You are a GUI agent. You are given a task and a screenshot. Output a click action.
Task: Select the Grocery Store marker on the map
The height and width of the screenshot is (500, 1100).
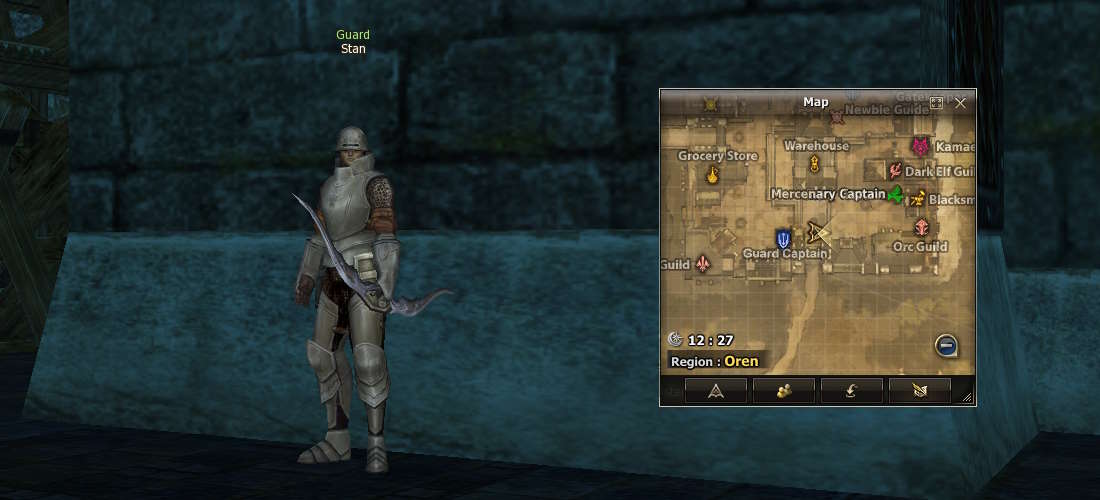coord(713,175)
